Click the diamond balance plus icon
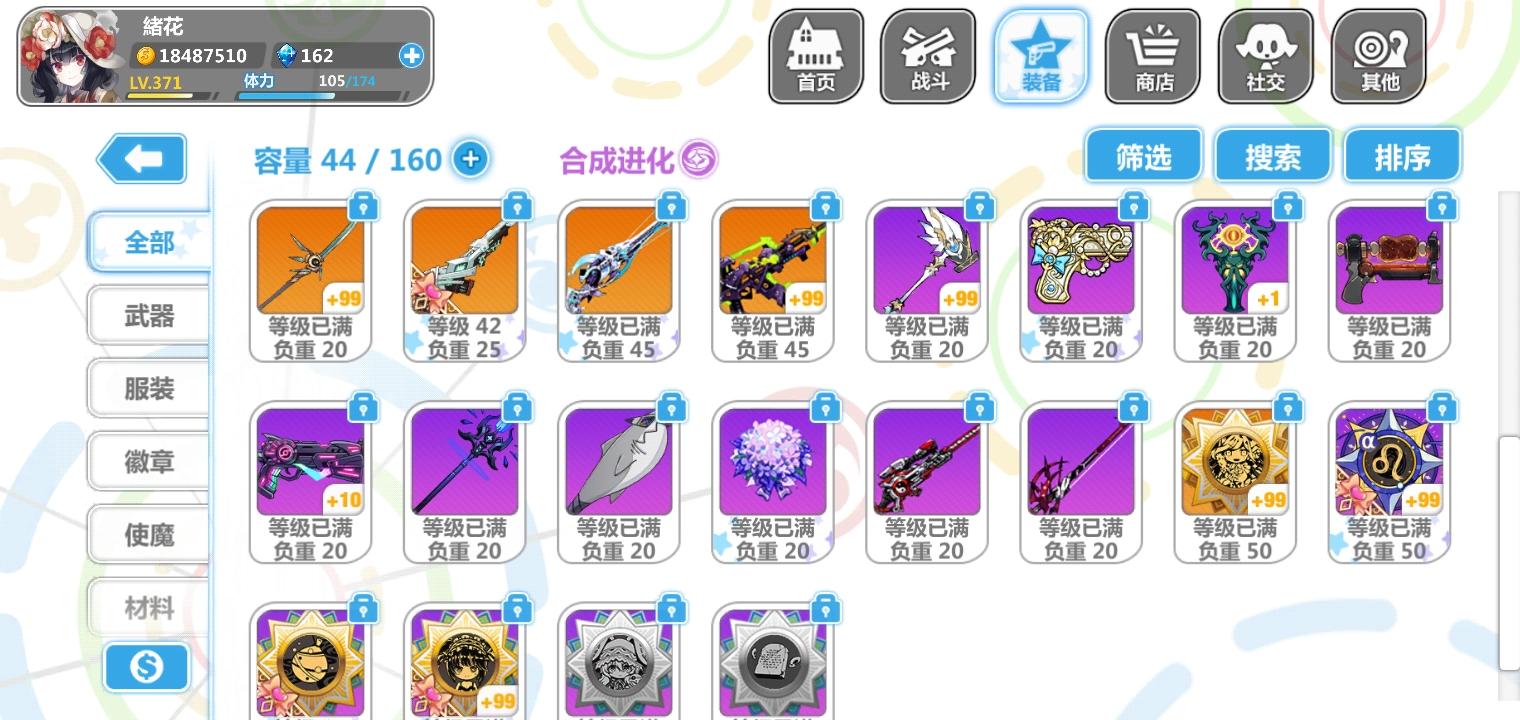The width and height of the screenshot is (1520, 720). tap(410, 57)
